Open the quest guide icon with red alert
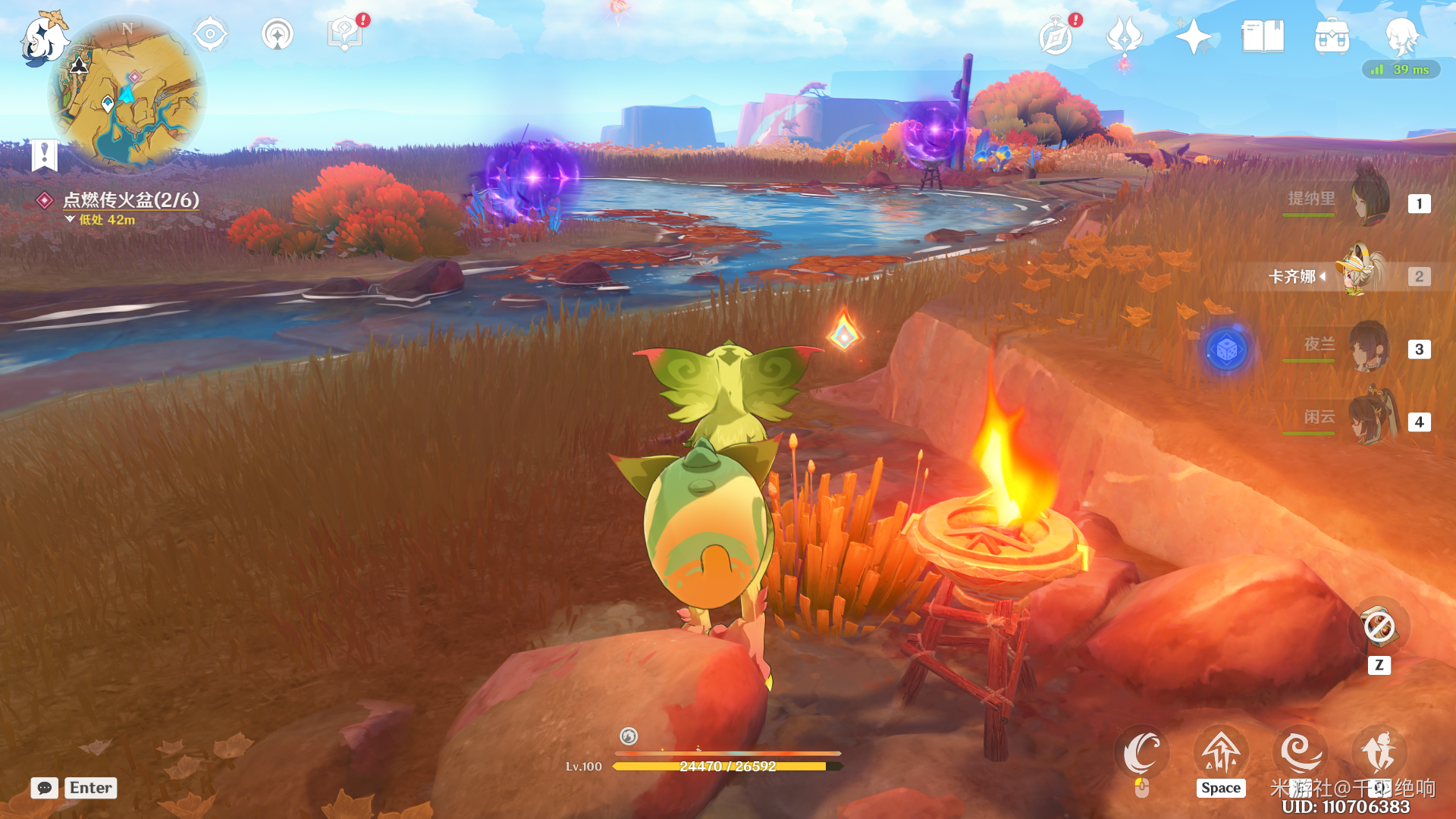 (345, 33)
